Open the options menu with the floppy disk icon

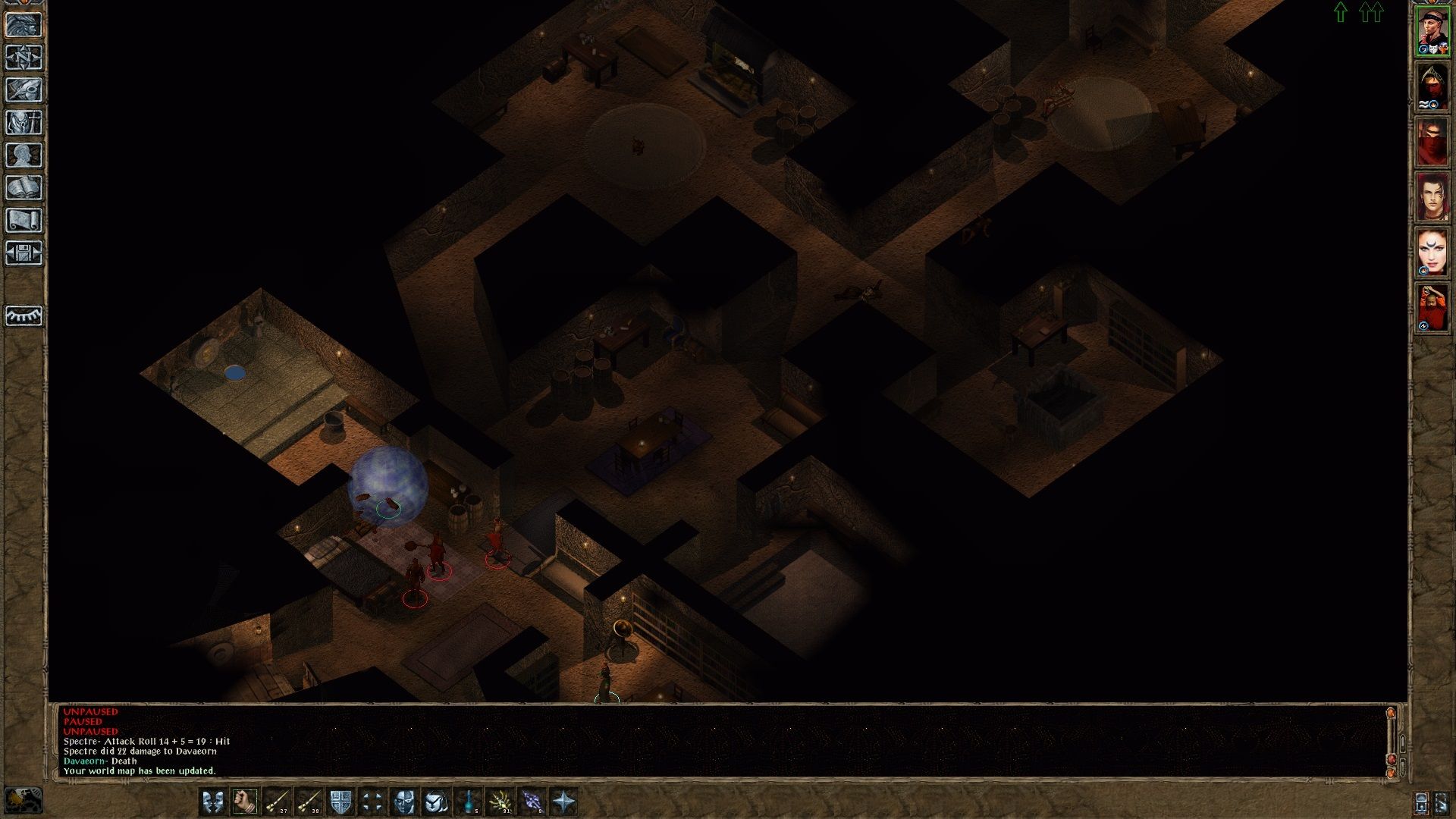(24, 253)
